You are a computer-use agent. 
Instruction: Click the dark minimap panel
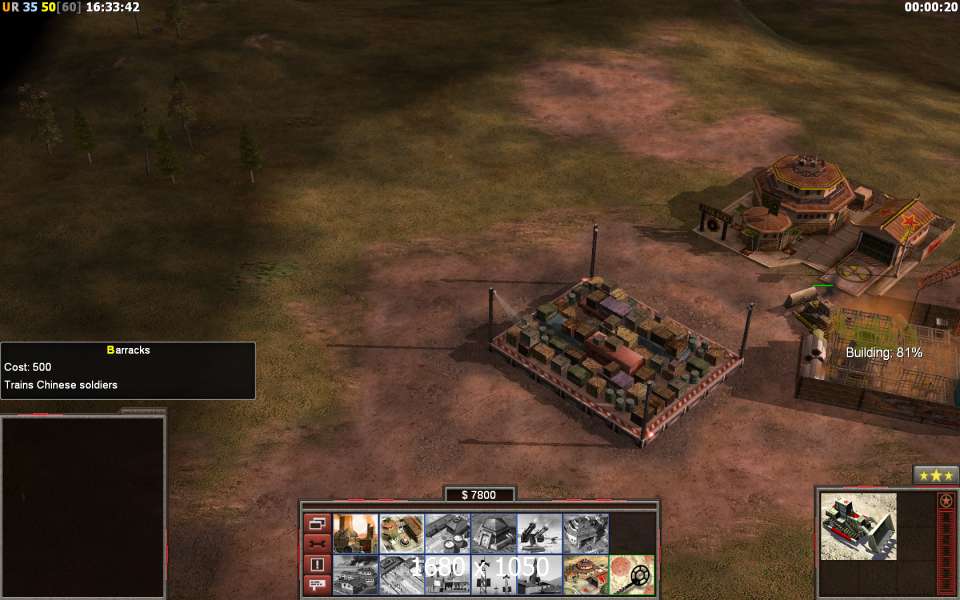pyautogui.click(x=82, y=506)
